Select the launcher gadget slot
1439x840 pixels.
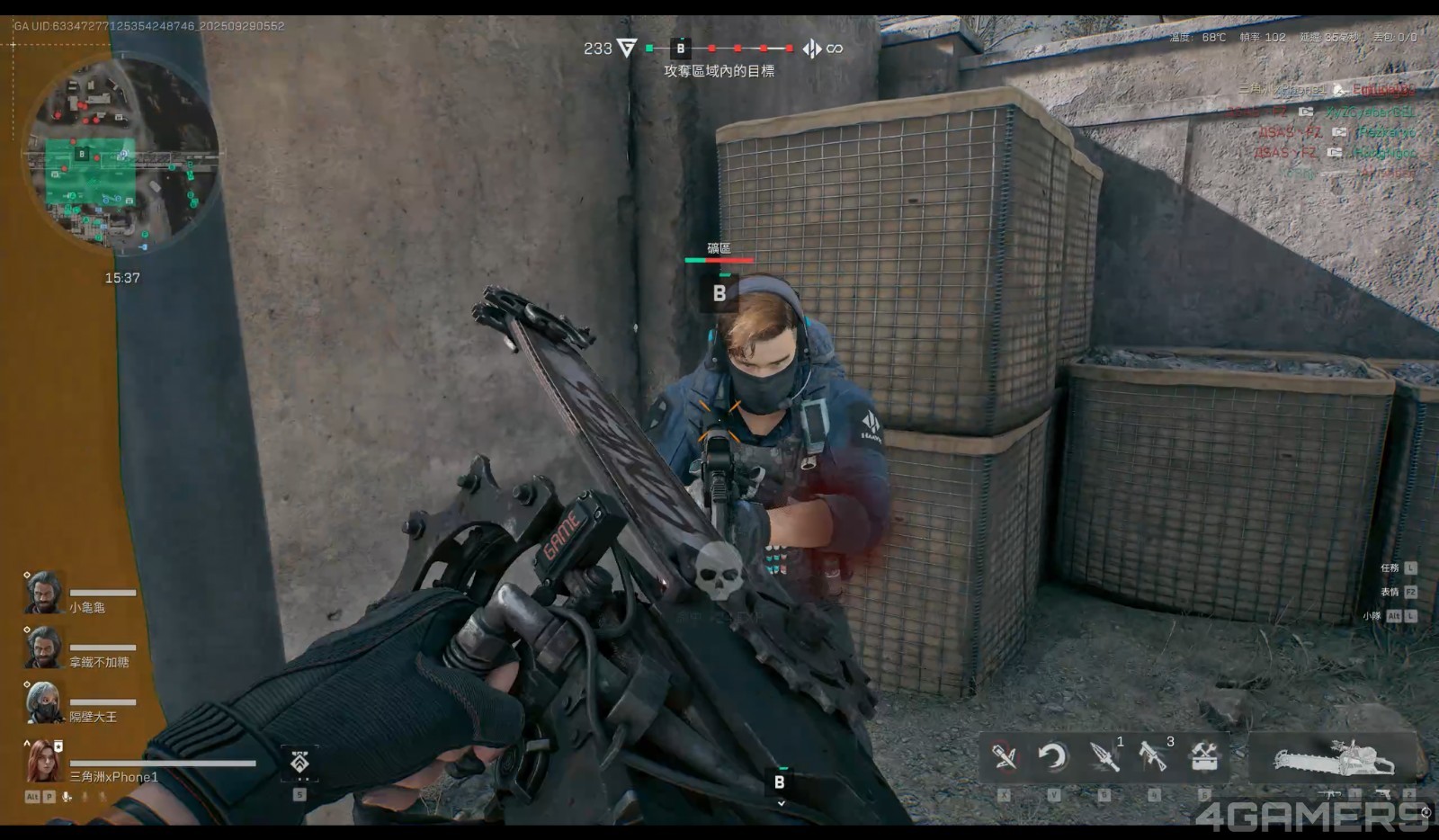click(1153, 757)
